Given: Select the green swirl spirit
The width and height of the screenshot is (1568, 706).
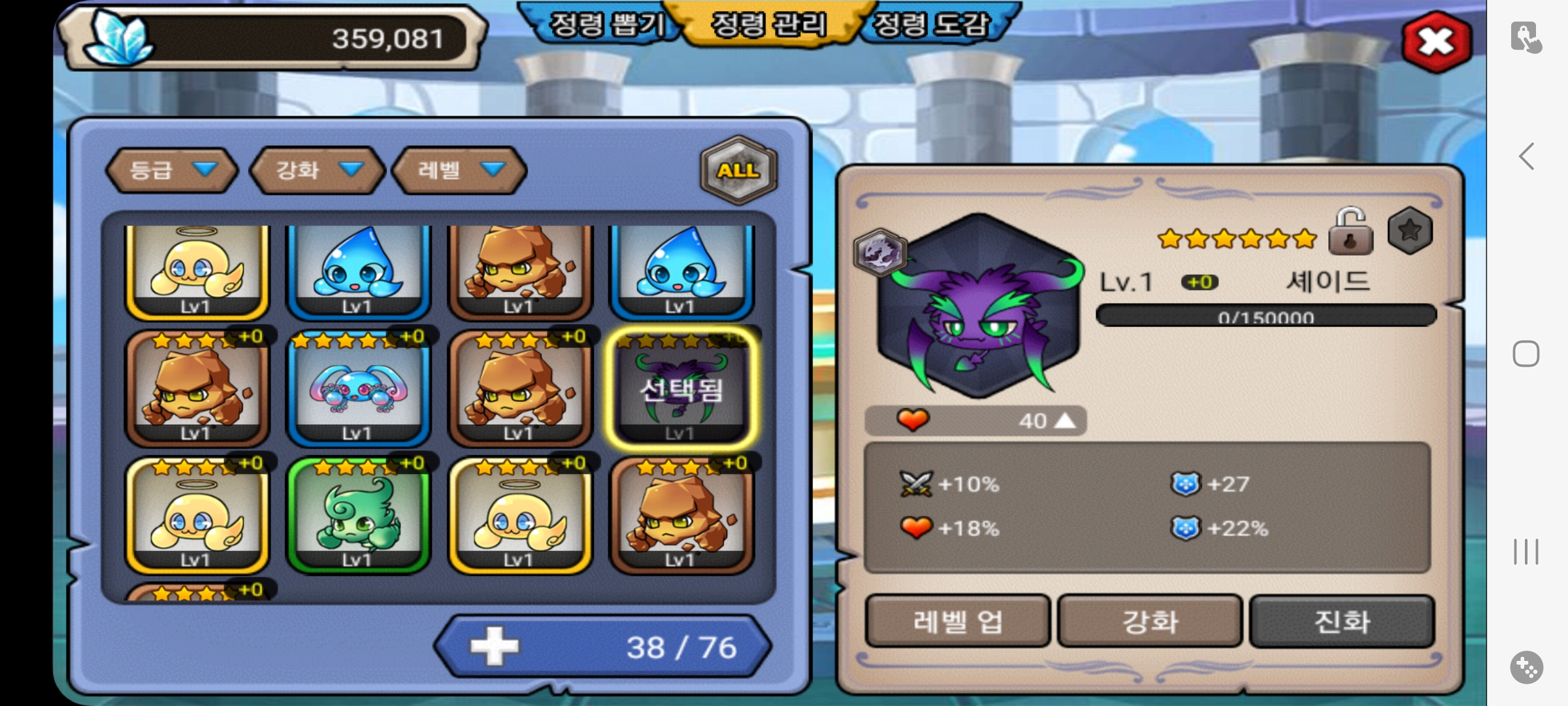Looking at the screenshot, I should pyautogui.click(x=358, y=516).
